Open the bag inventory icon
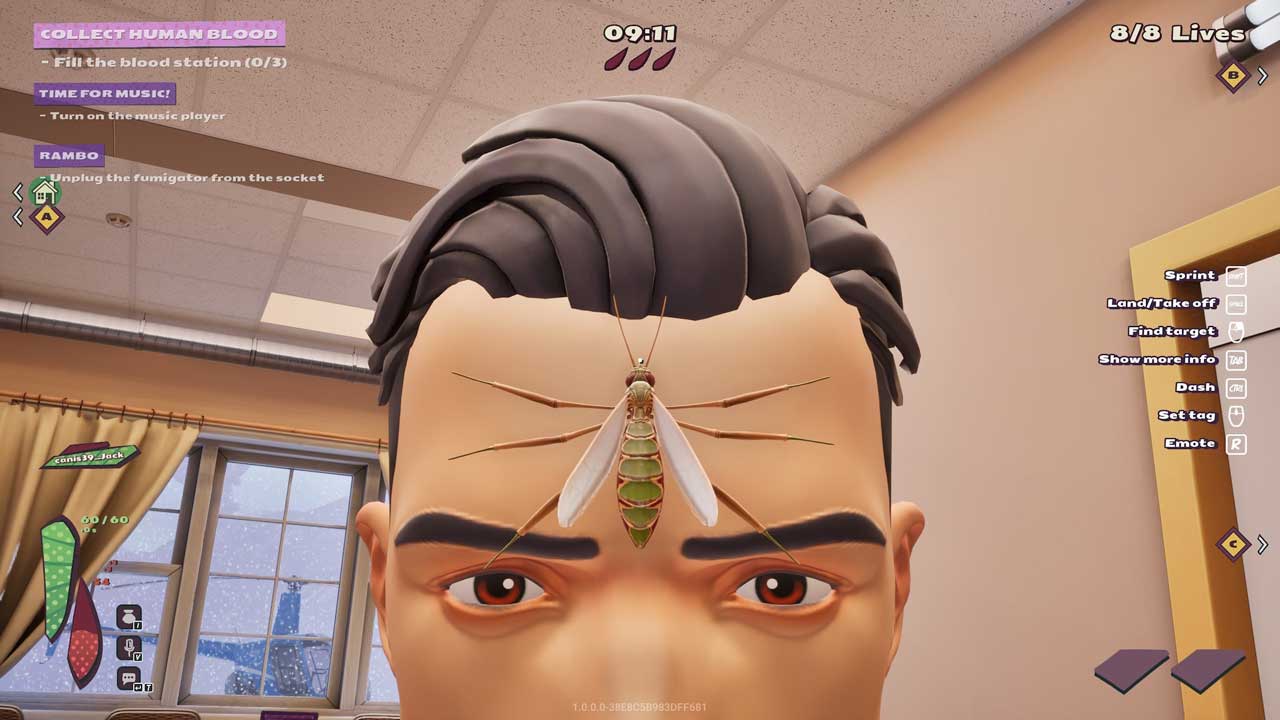This screenshot has height=720, width=1280. pyautogui.click(x=128, y=616)
